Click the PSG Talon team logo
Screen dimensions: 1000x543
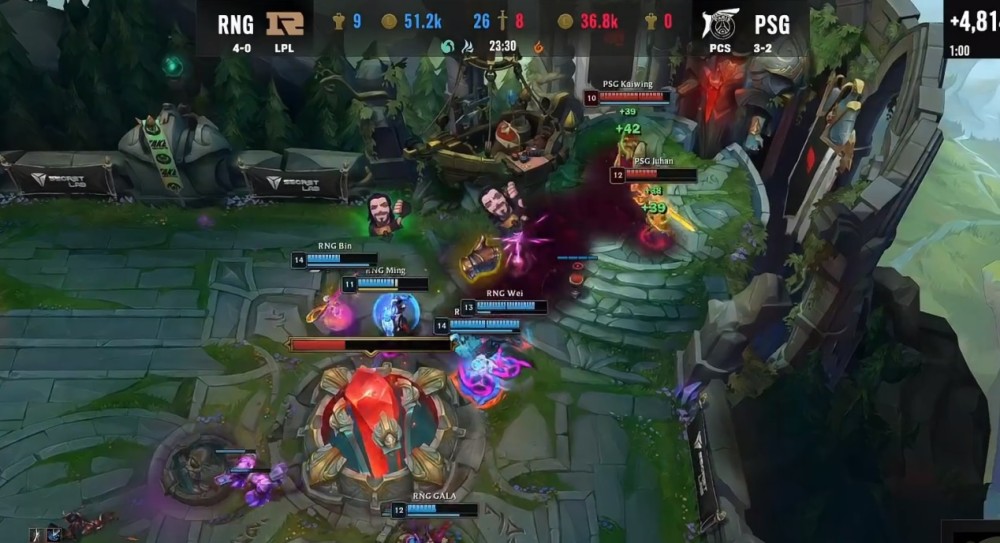719,24
